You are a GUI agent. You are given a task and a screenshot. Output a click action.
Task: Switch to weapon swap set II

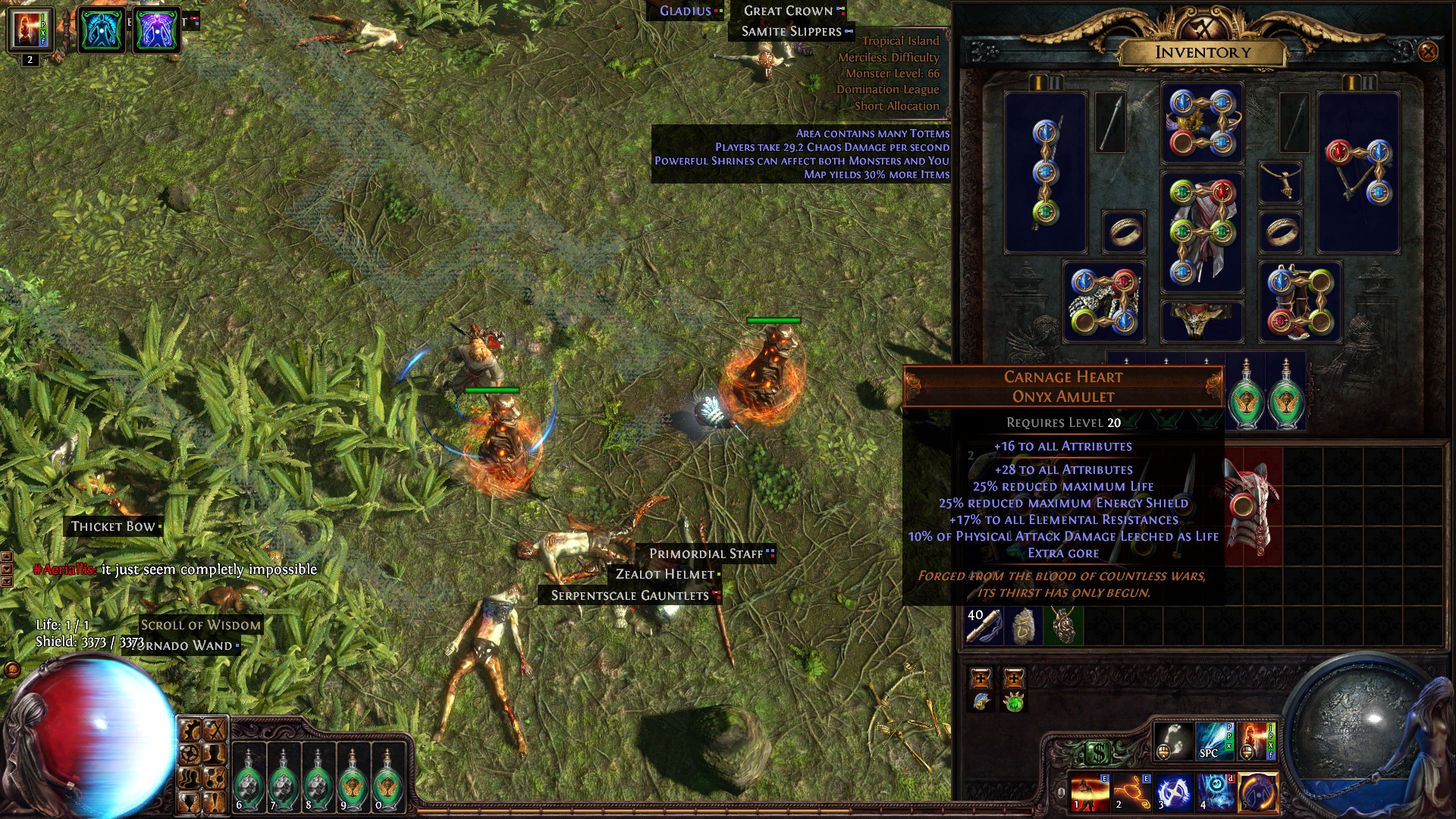click(1056, 83)
